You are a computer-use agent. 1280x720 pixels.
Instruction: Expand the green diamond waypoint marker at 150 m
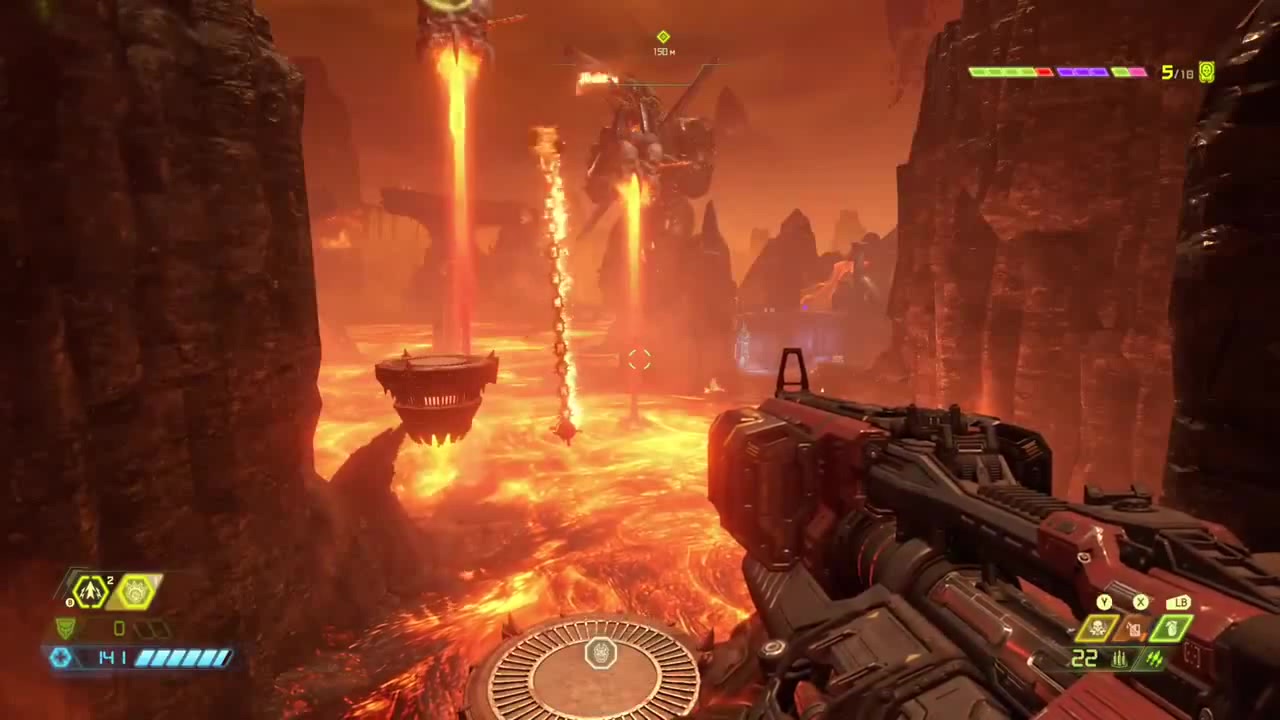(663, 36)
